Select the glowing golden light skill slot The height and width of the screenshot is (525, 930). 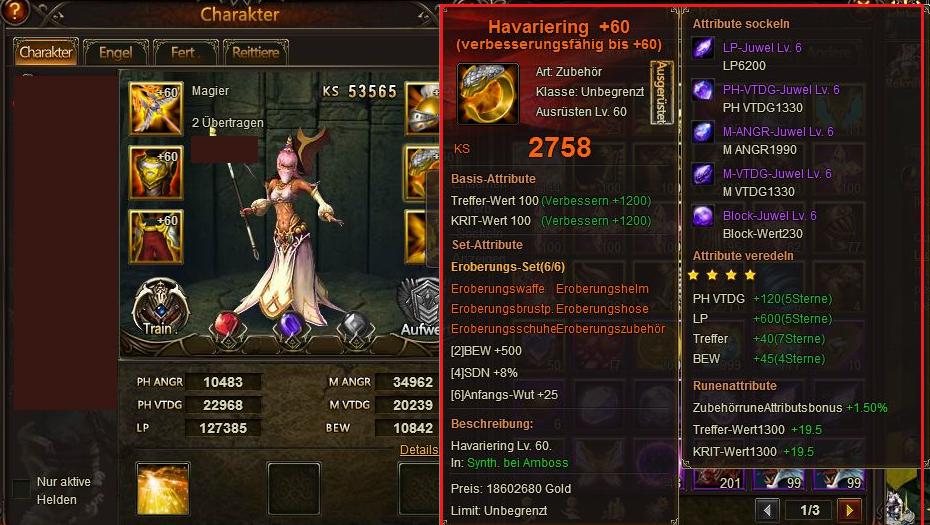click(163, 488)
